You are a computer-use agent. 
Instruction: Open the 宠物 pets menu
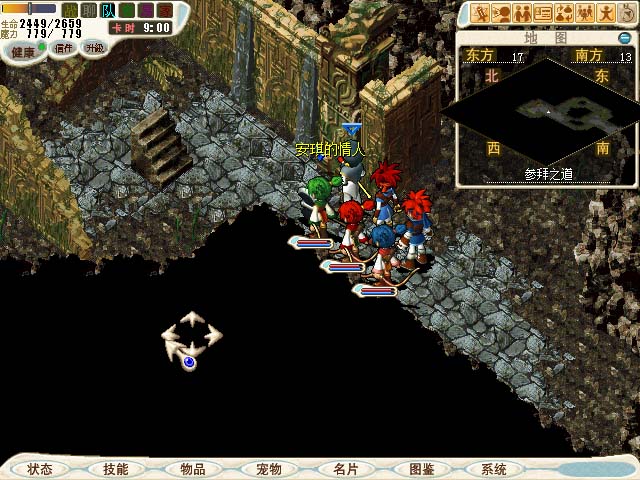(x=268, y=468)
